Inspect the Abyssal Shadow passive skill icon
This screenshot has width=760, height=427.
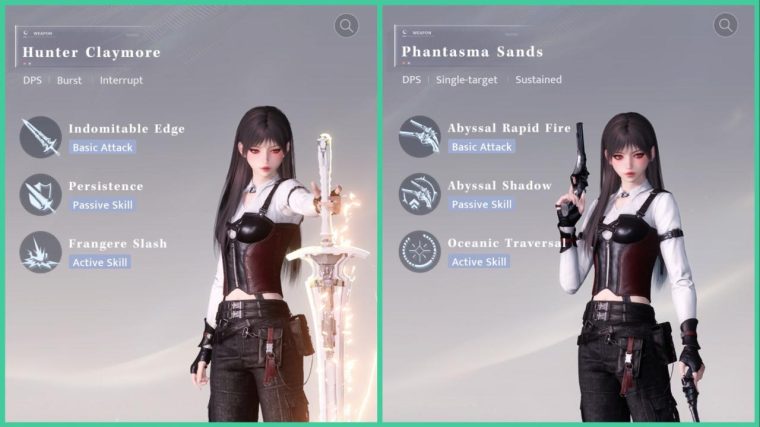[x=419, y=194]
